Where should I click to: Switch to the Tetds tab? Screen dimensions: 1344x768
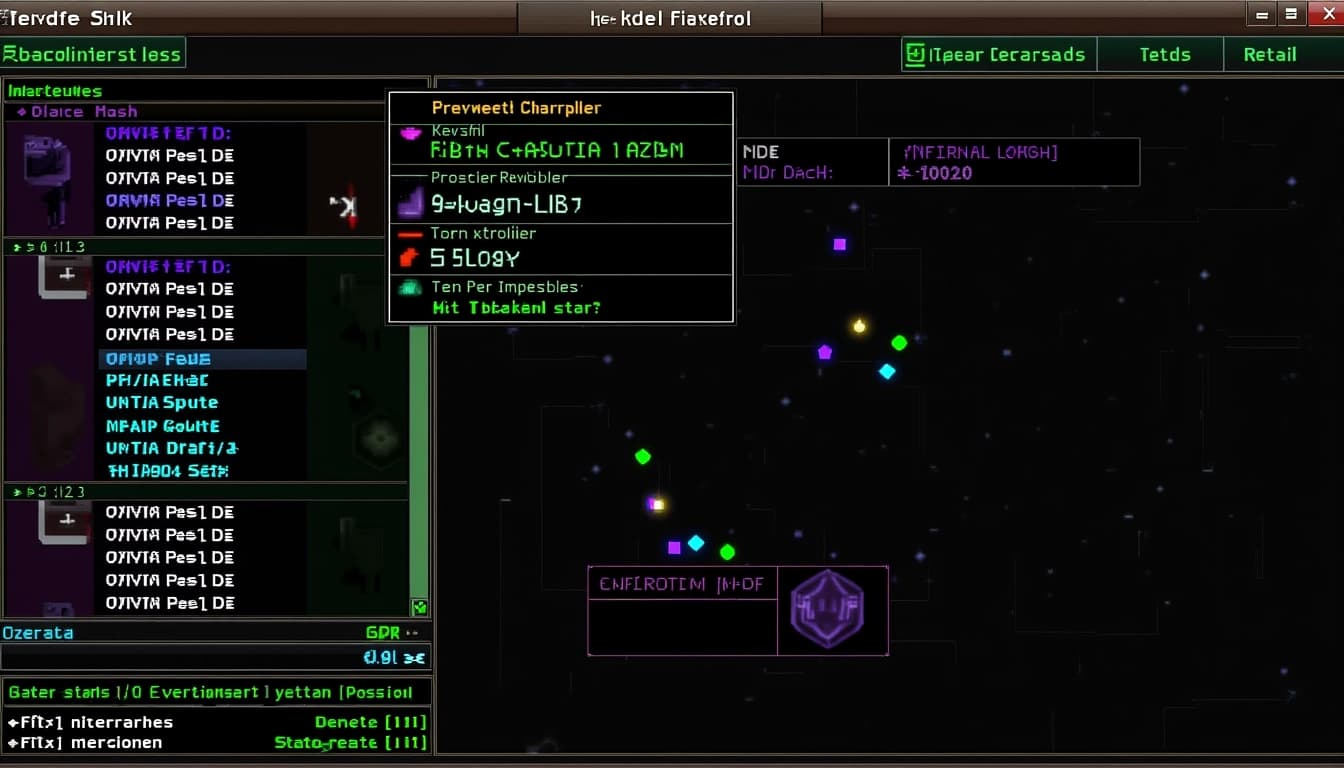pos(1165,55)
